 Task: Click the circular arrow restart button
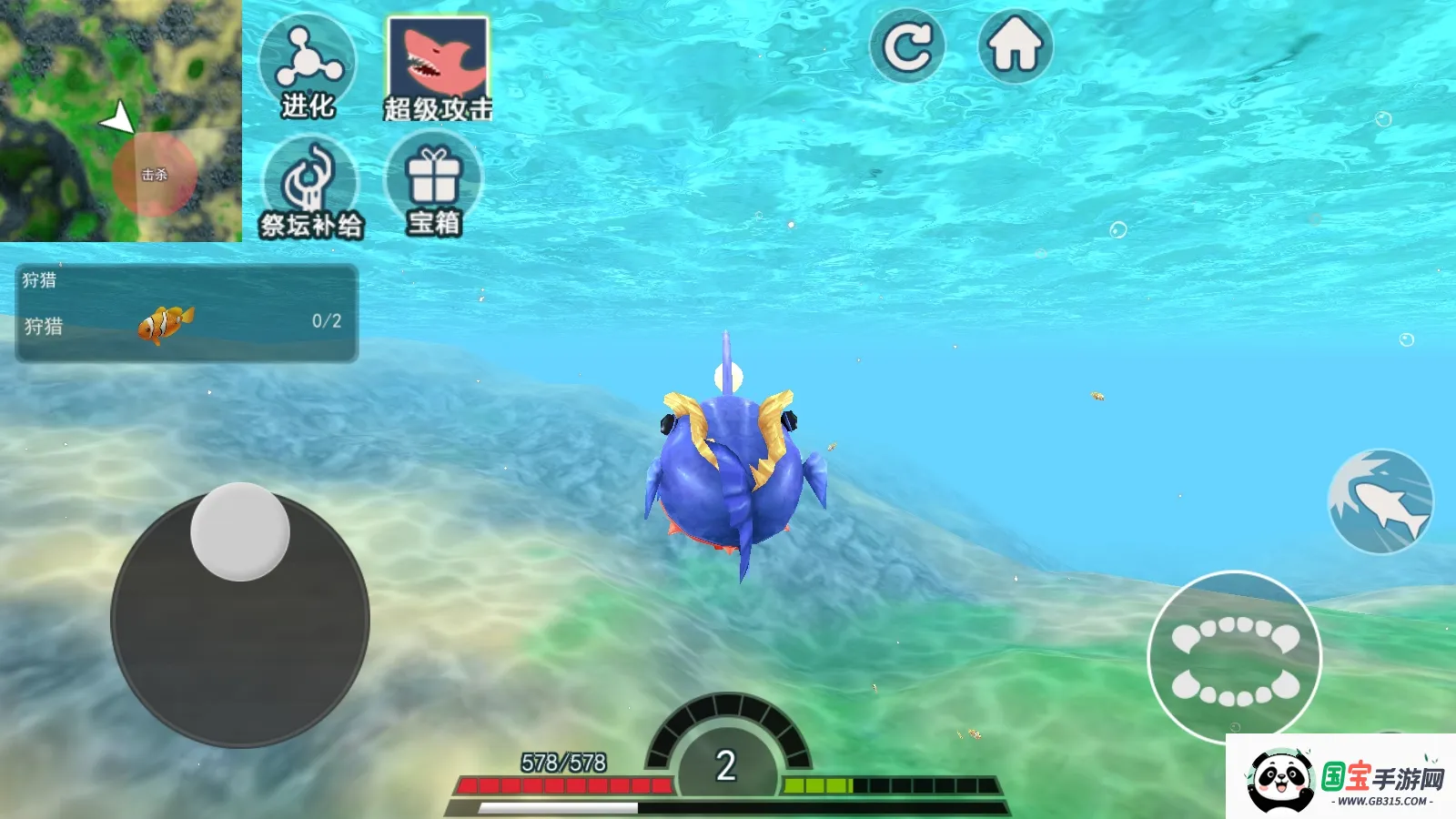point(907,46)
